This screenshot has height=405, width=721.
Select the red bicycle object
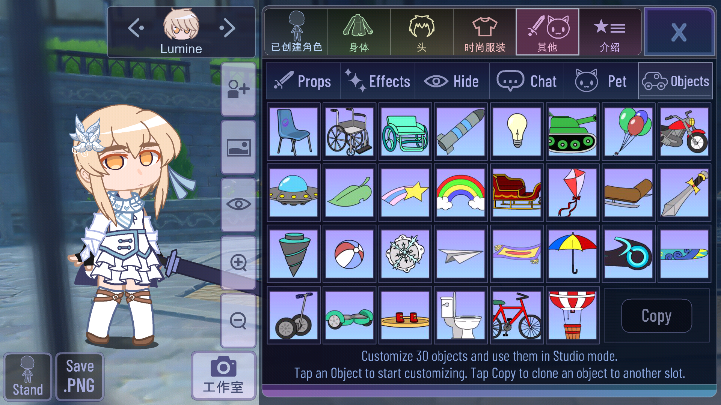(x=517, y=315)
